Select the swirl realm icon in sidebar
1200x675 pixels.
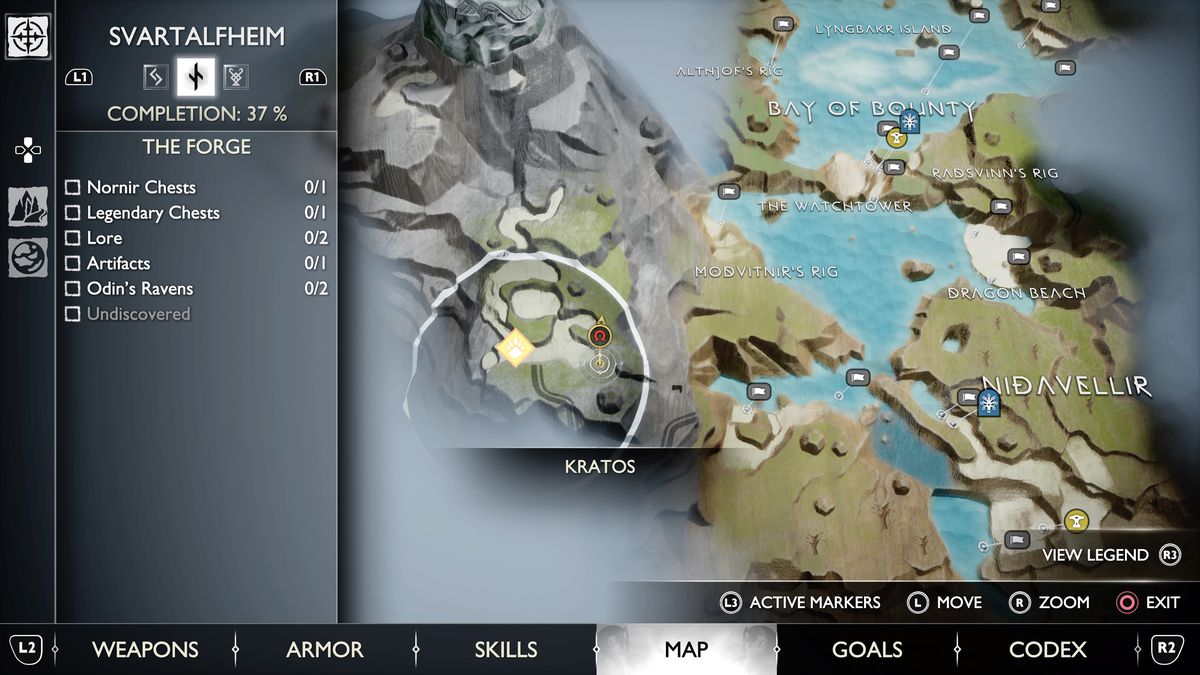(x=27, y=258)
